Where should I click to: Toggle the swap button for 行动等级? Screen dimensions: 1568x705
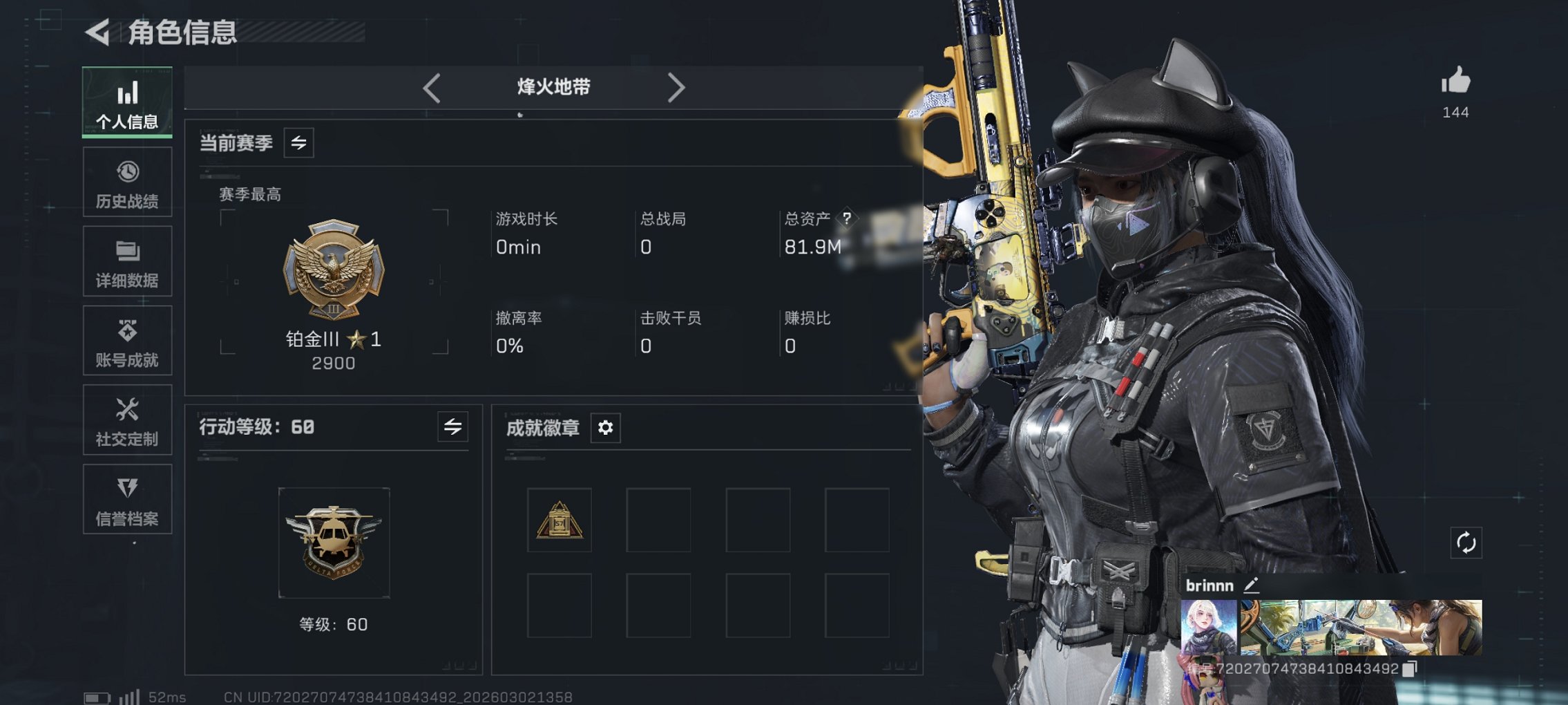click(453, 427)
